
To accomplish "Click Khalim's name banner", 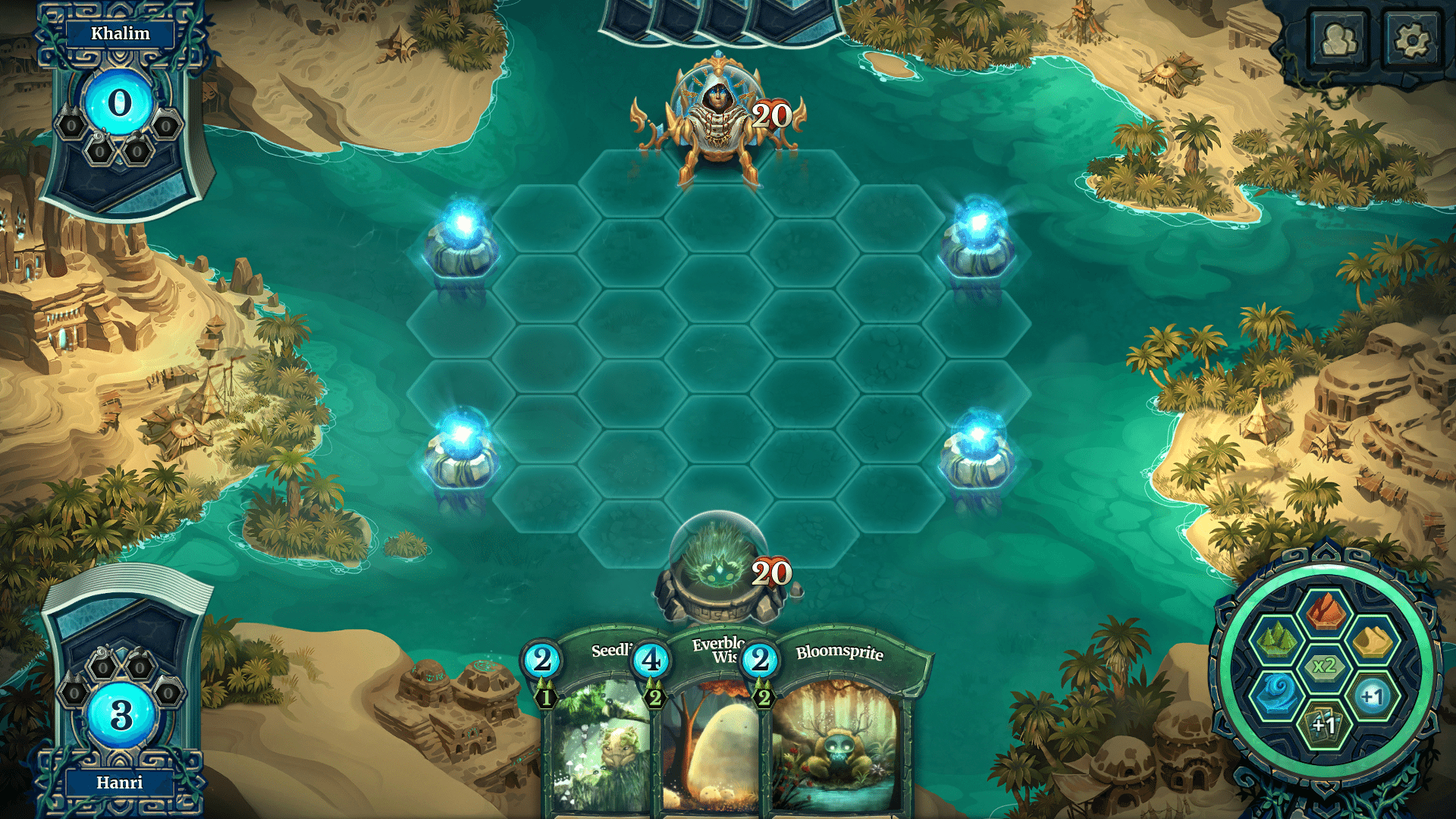I will (121, 33).
